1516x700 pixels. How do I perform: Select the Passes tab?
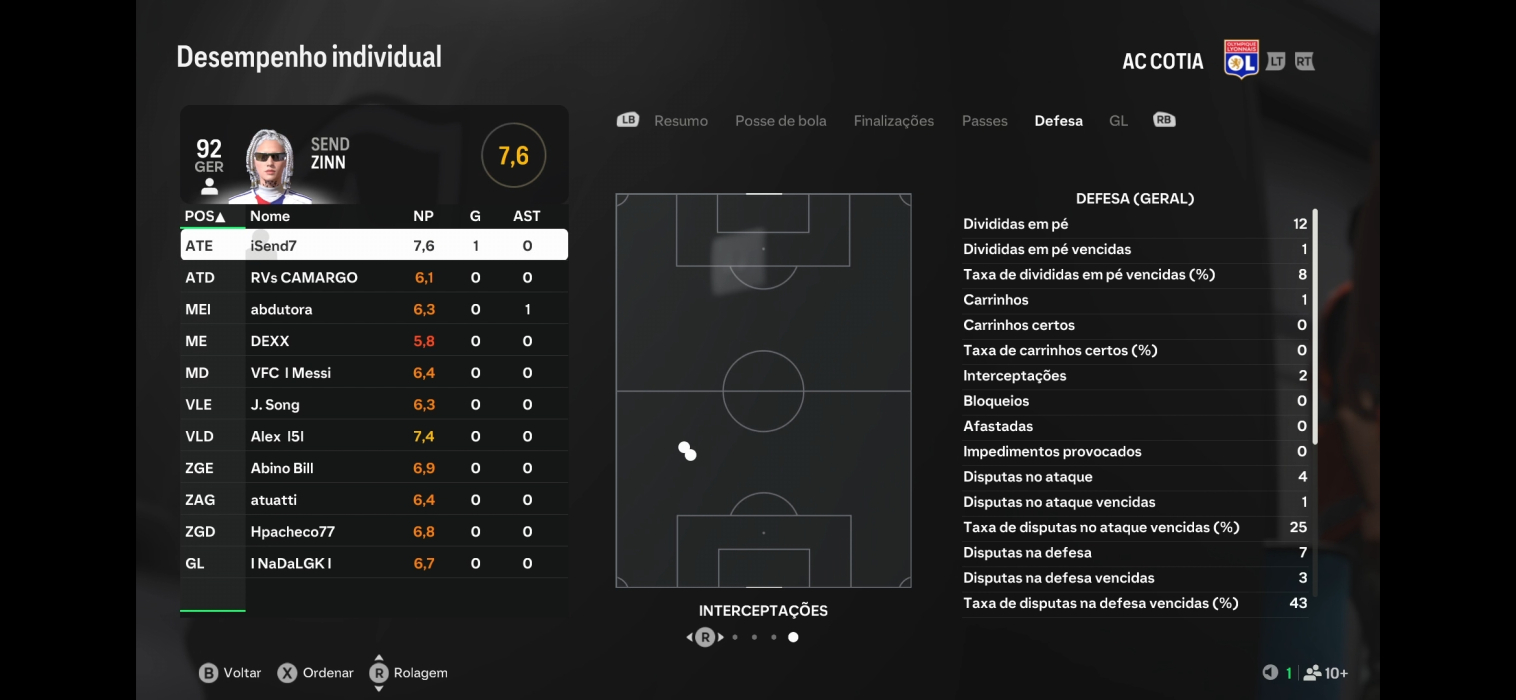(984, 121)
